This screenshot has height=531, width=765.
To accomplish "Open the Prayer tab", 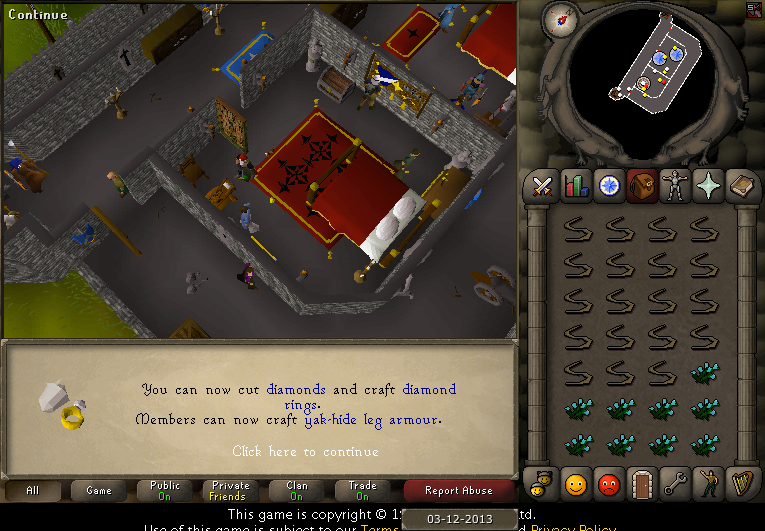I will coord(708,185).
